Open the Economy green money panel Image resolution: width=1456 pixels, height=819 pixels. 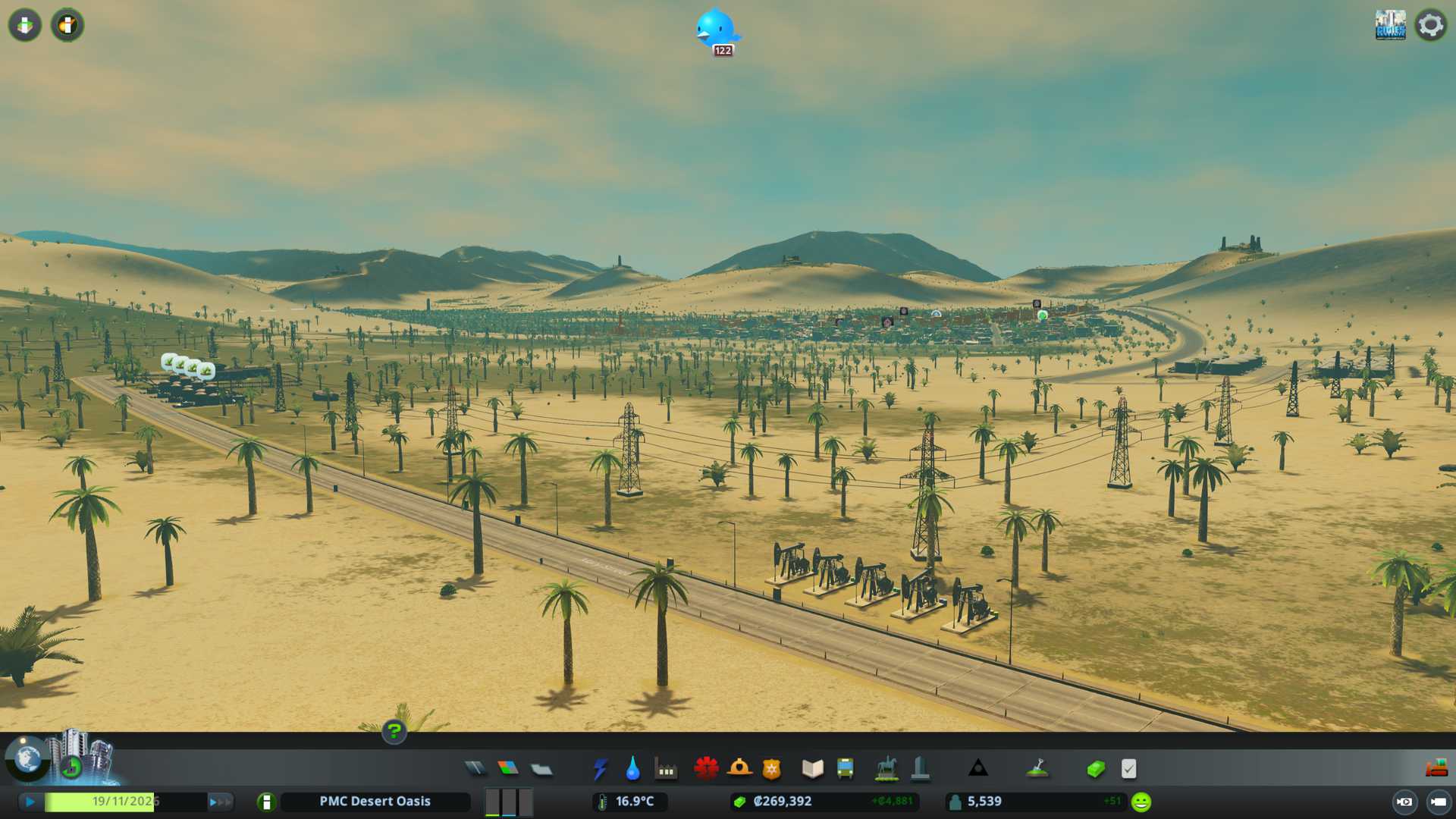coord(1096,769)
